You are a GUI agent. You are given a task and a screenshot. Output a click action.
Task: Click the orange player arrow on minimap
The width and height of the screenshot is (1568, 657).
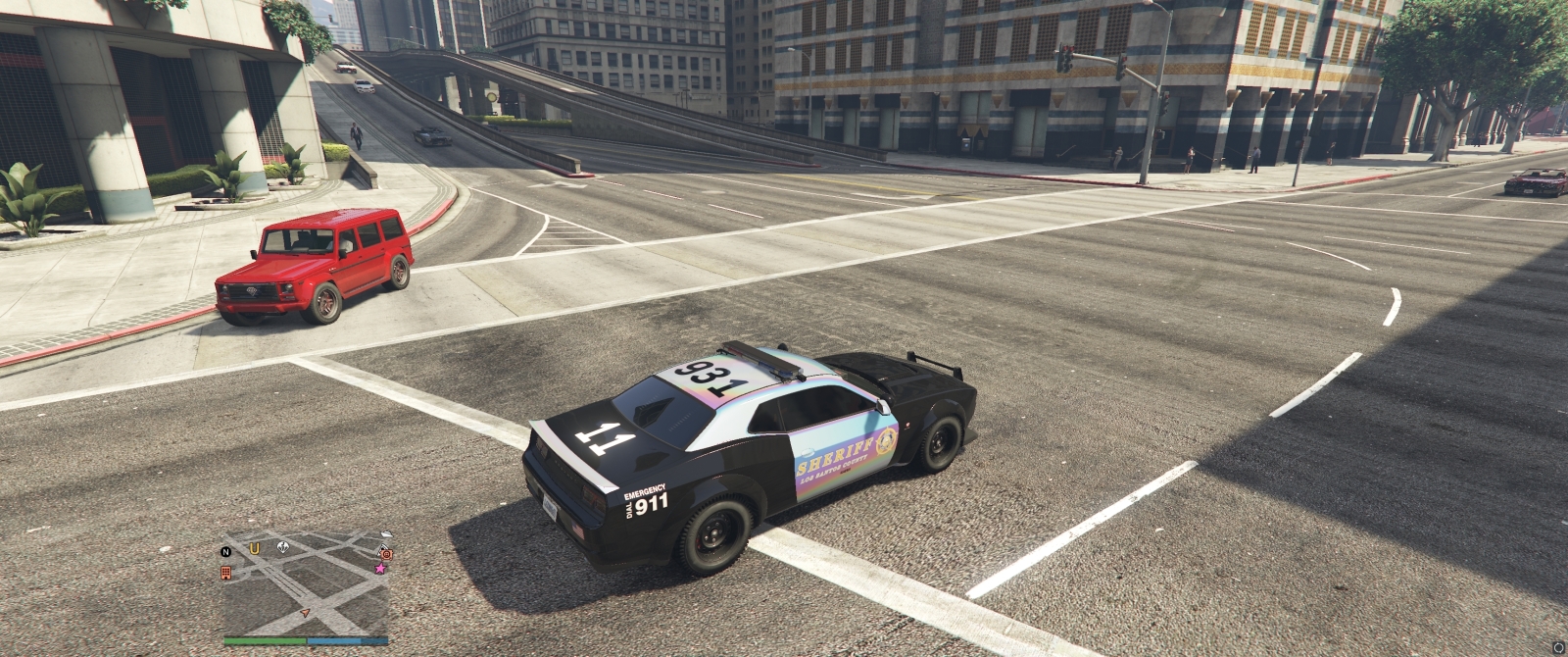pos(305,613)
